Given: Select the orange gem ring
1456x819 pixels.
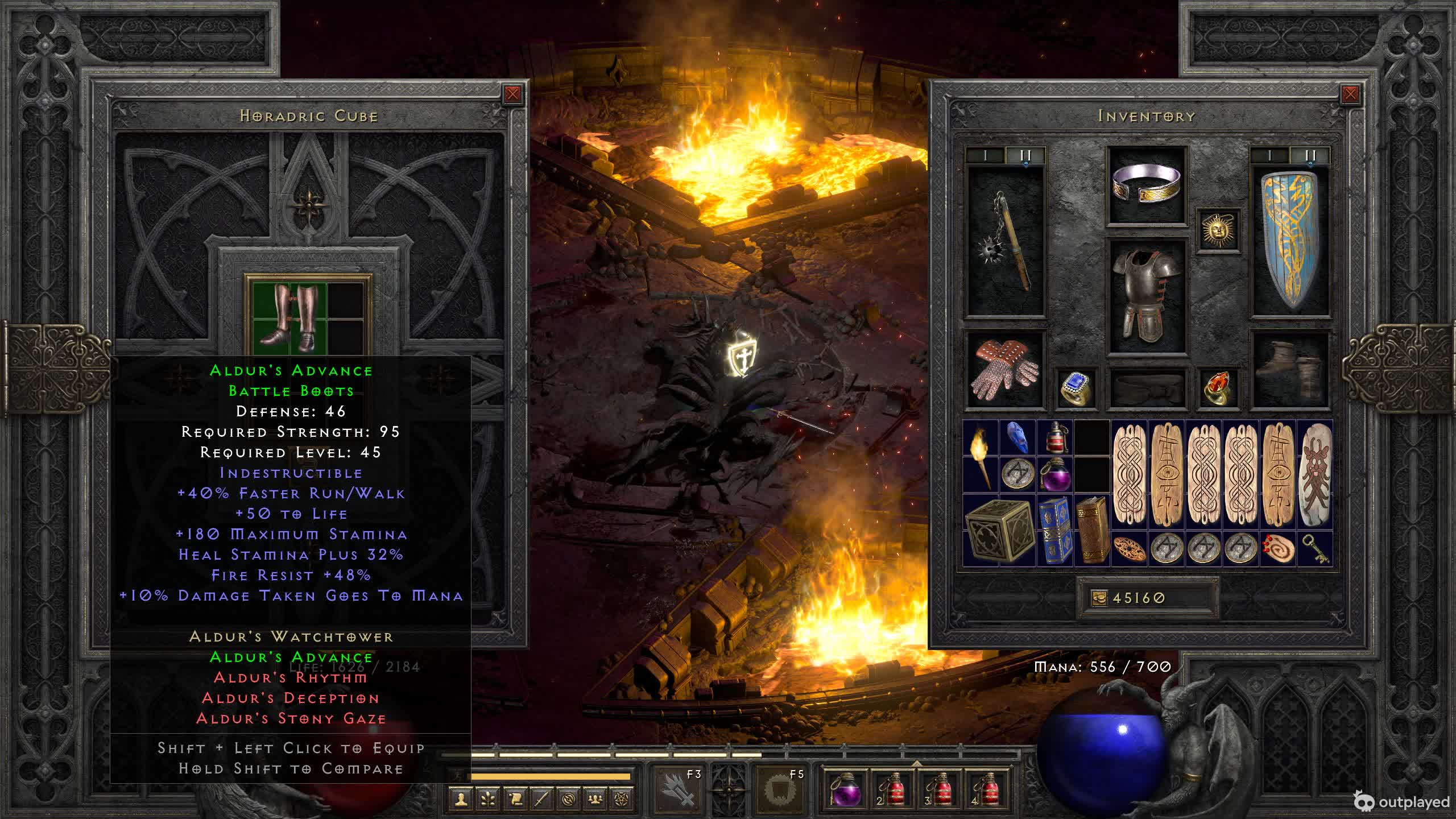Looking at the screenshot, I should pyautogui.click(x=1218, y=388).
